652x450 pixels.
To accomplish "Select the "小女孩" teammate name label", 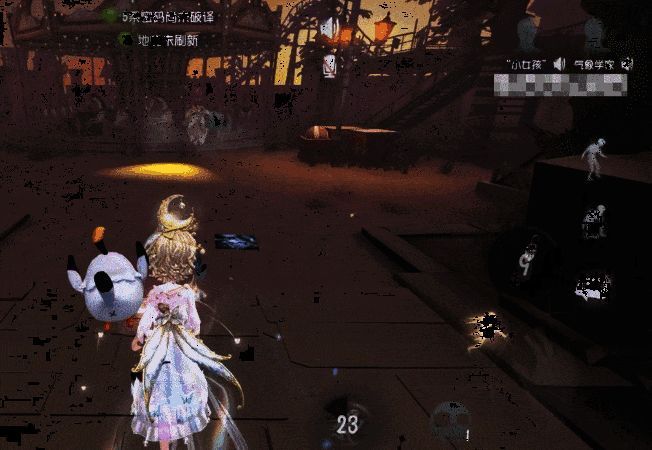I will (527, 63).
